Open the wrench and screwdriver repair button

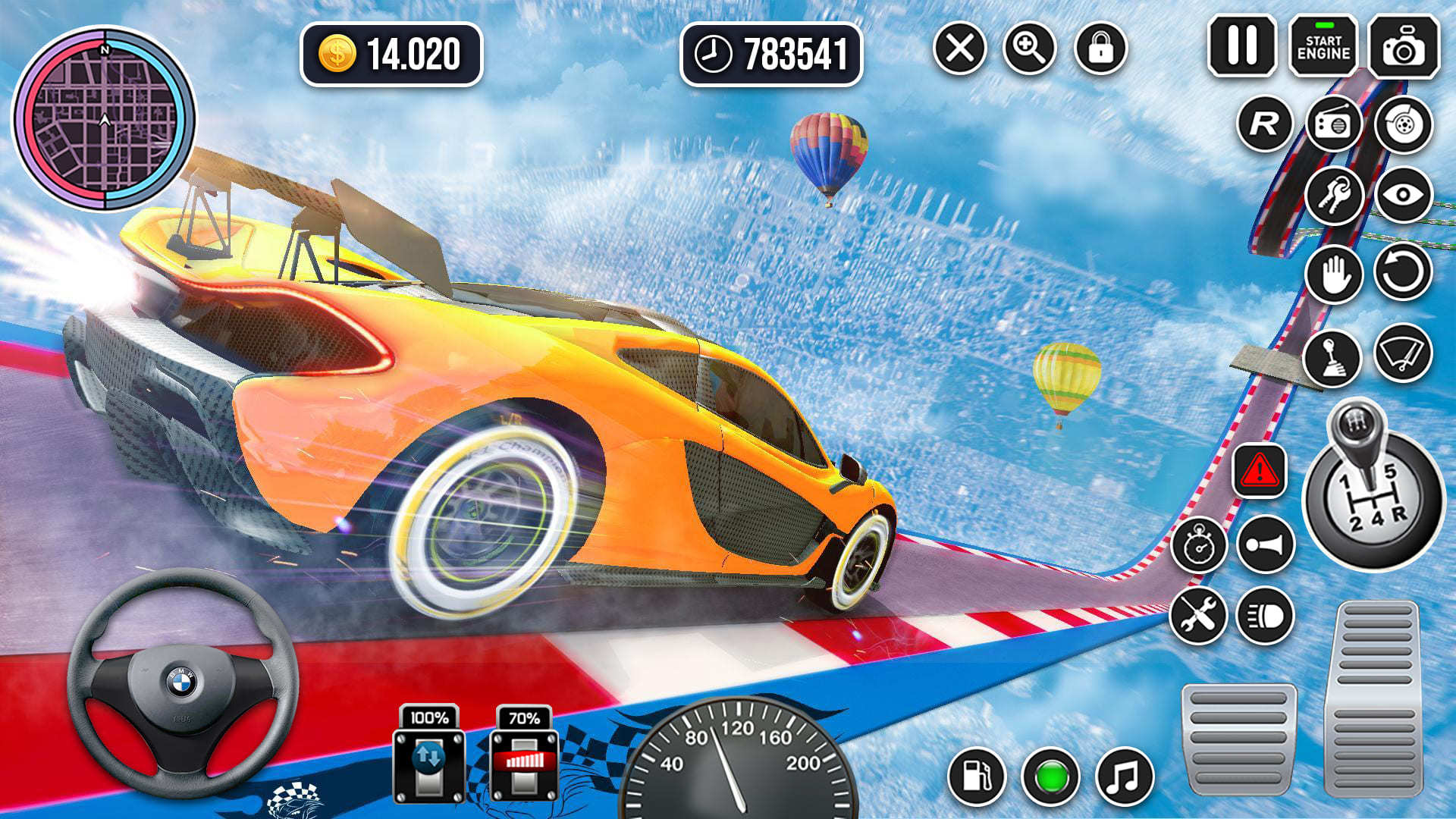click(x=1198, y=615)
